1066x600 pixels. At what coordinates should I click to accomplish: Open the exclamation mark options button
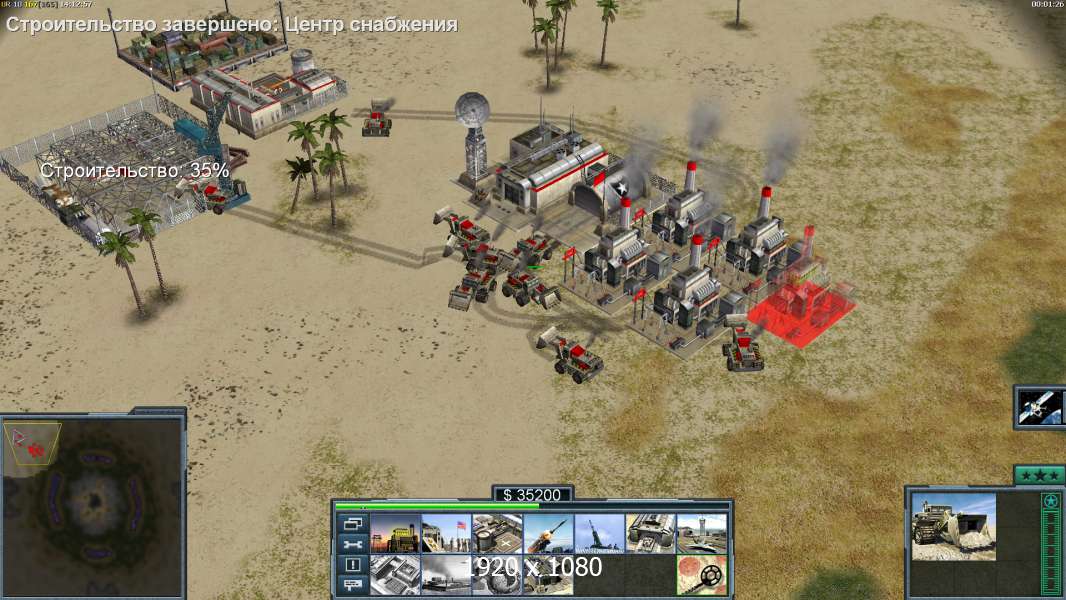pos(351,565)
